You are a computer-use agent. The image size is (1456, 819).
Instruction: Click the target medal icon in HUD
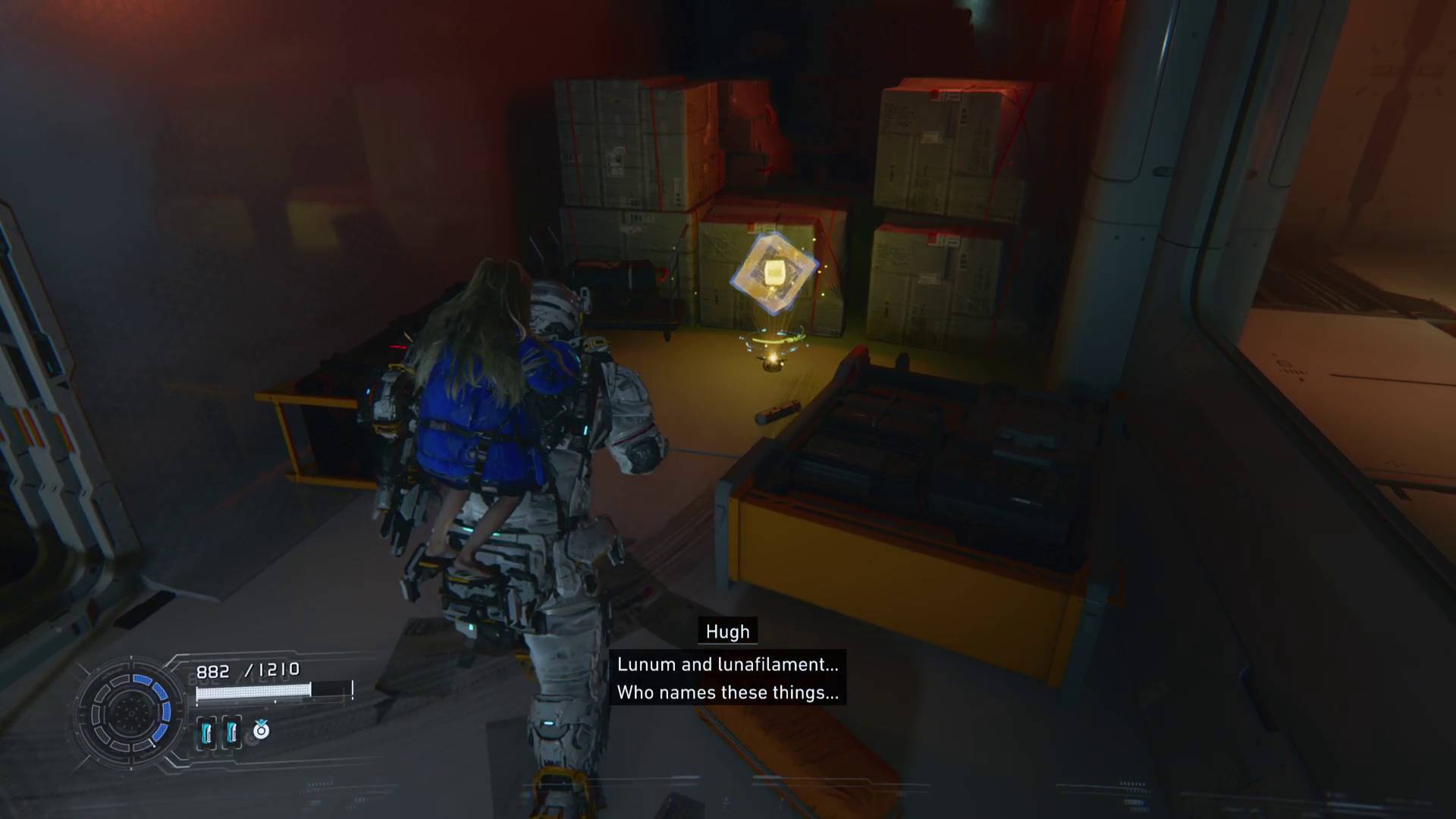click(x=262, y=730)
